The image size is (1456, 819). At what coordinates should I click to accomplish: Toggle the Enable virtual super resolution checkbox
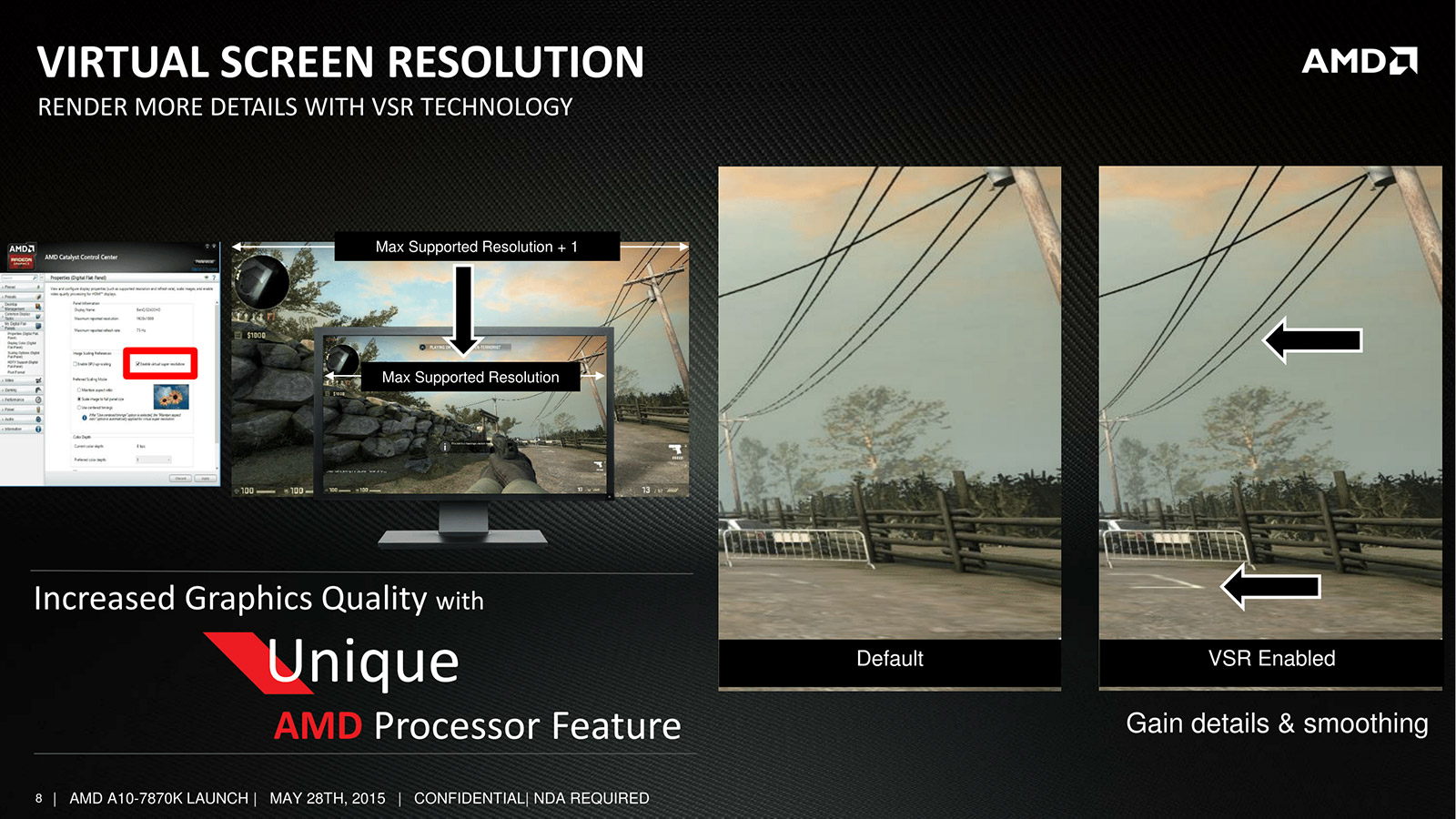pos(138,364)
